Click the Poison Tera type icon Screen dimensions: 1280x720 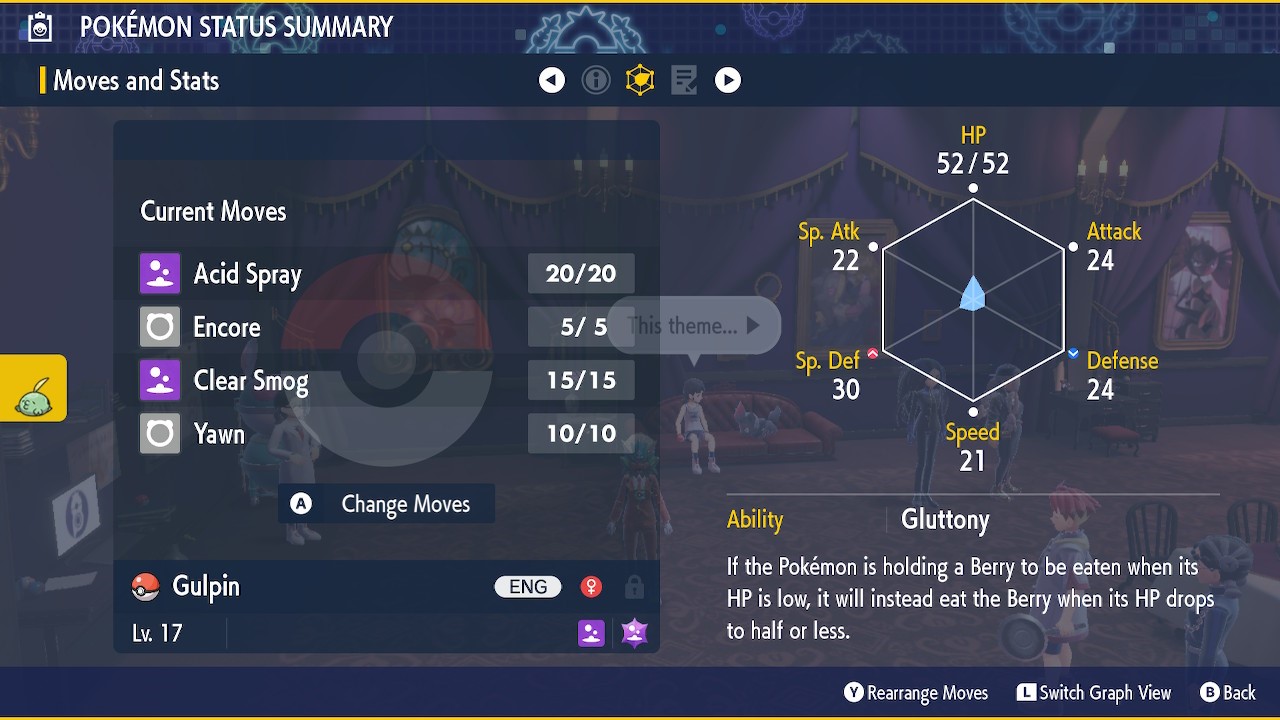pyautogui.click(x=635, y=632)
